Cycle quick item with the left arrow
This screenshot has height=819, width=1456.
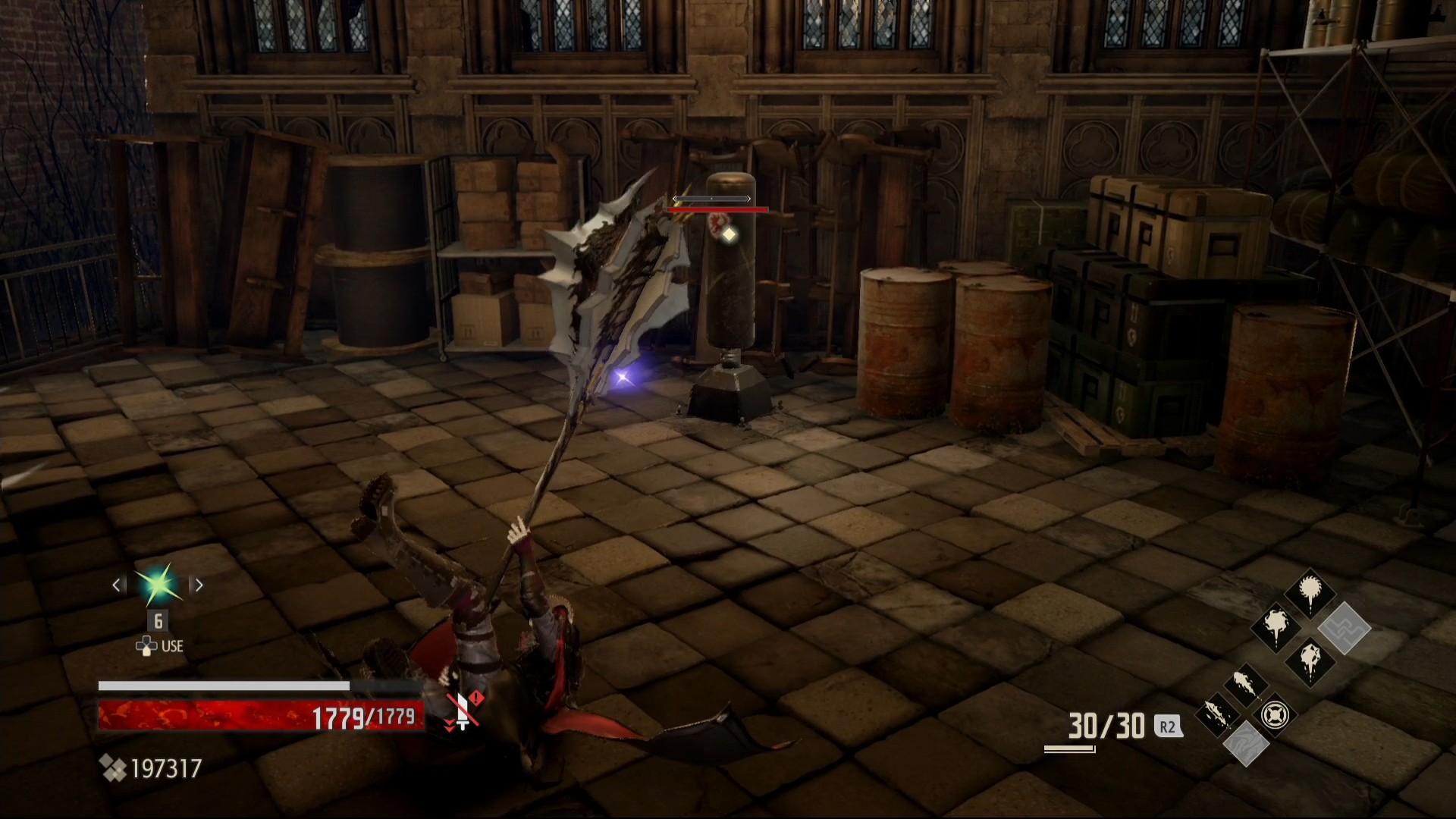tap(118, 585)
